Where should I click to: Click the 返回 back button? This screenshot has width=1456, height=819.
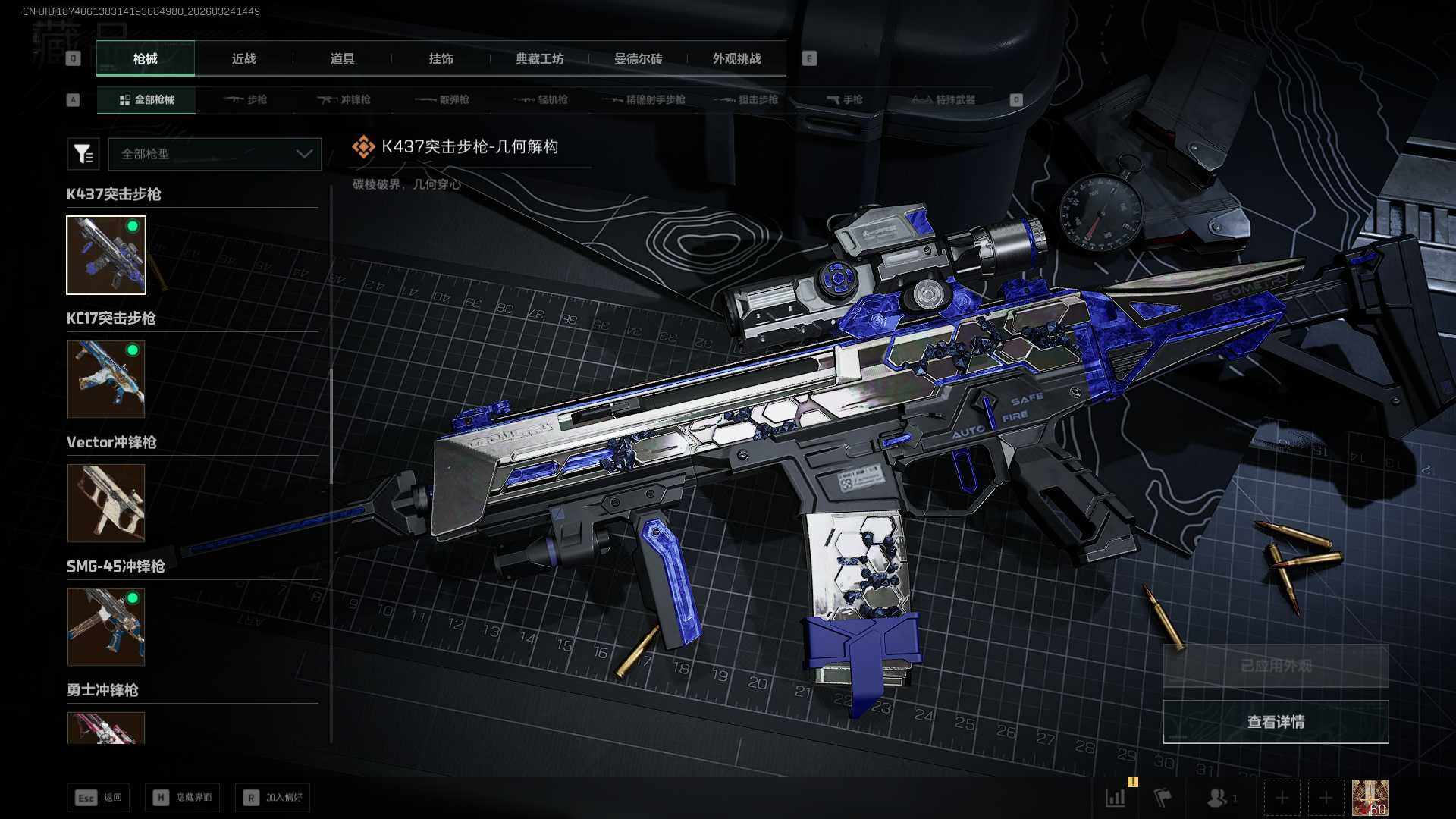[99, 797]
